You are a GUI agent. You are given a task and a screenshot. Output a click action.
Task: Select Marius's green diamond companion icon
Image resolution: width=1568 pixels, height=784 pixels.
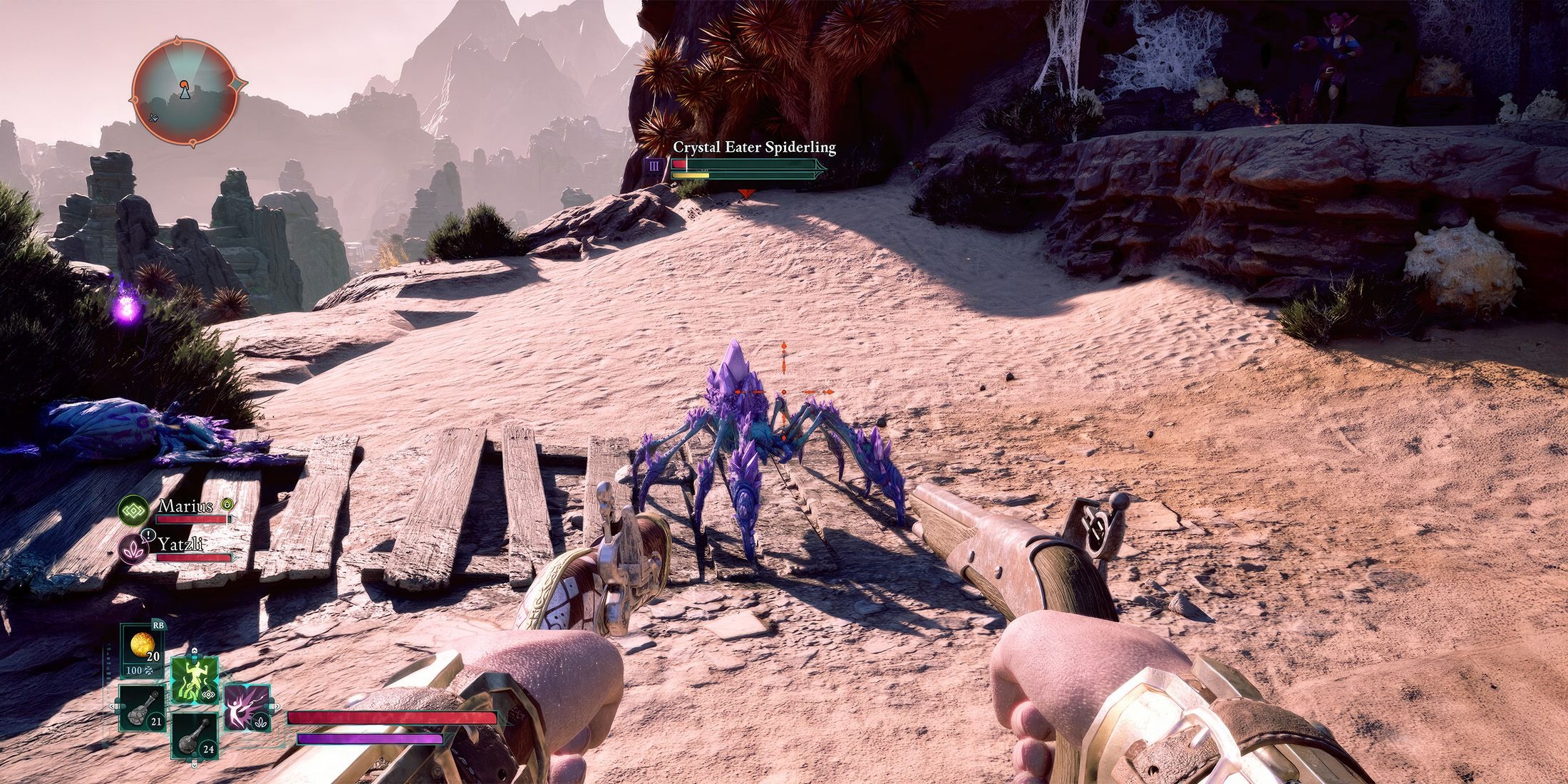[x=132, y=510]
